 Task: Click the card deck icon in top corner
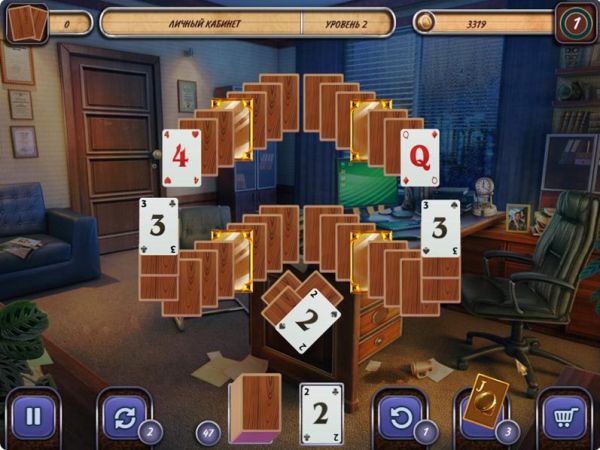click(x=26, y=22)
